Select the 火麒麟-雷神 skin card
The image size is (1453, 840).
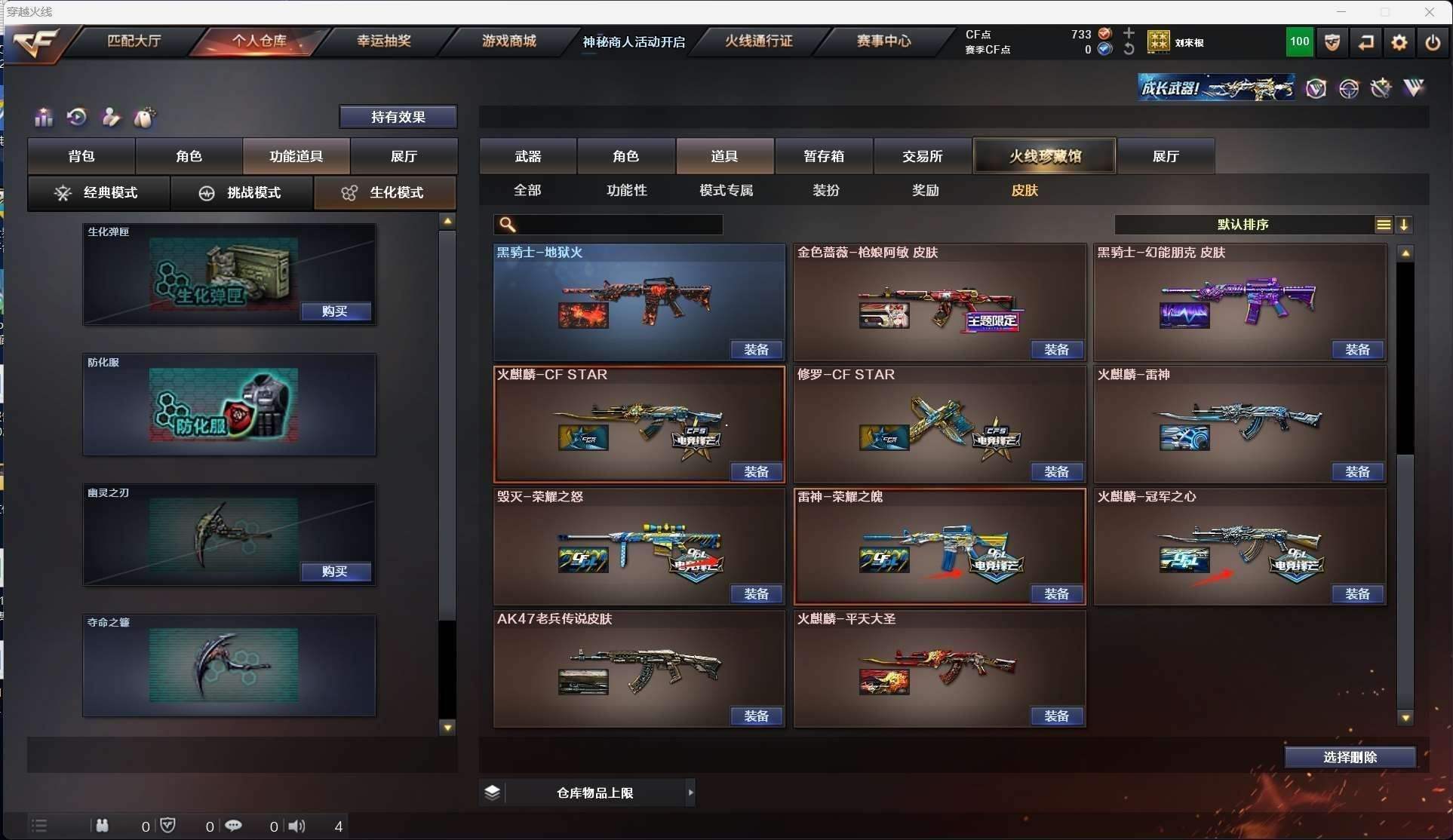click(x=1240, y=422)
